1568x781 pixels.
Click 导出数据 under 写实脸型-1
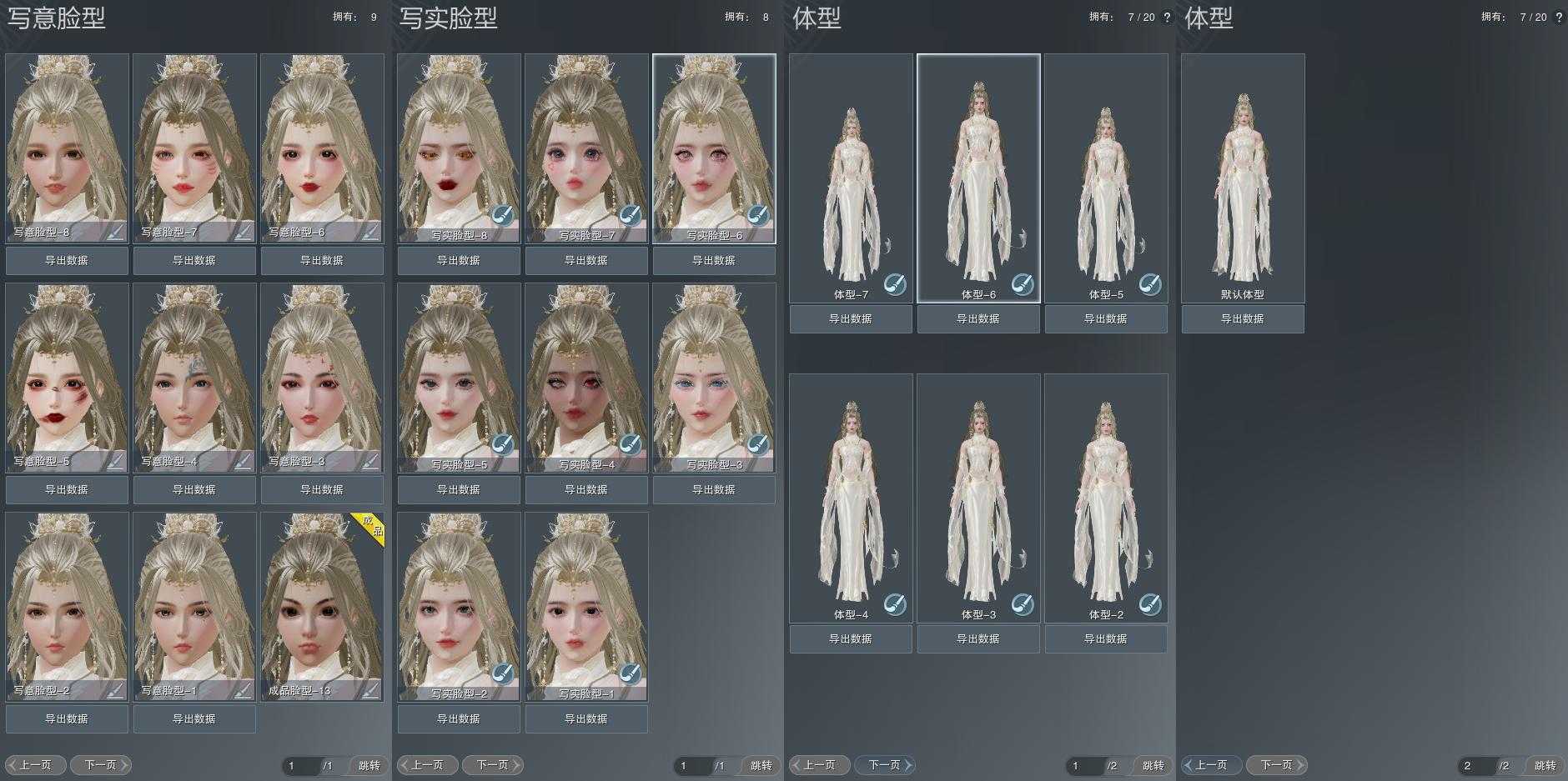click(586, 719)
